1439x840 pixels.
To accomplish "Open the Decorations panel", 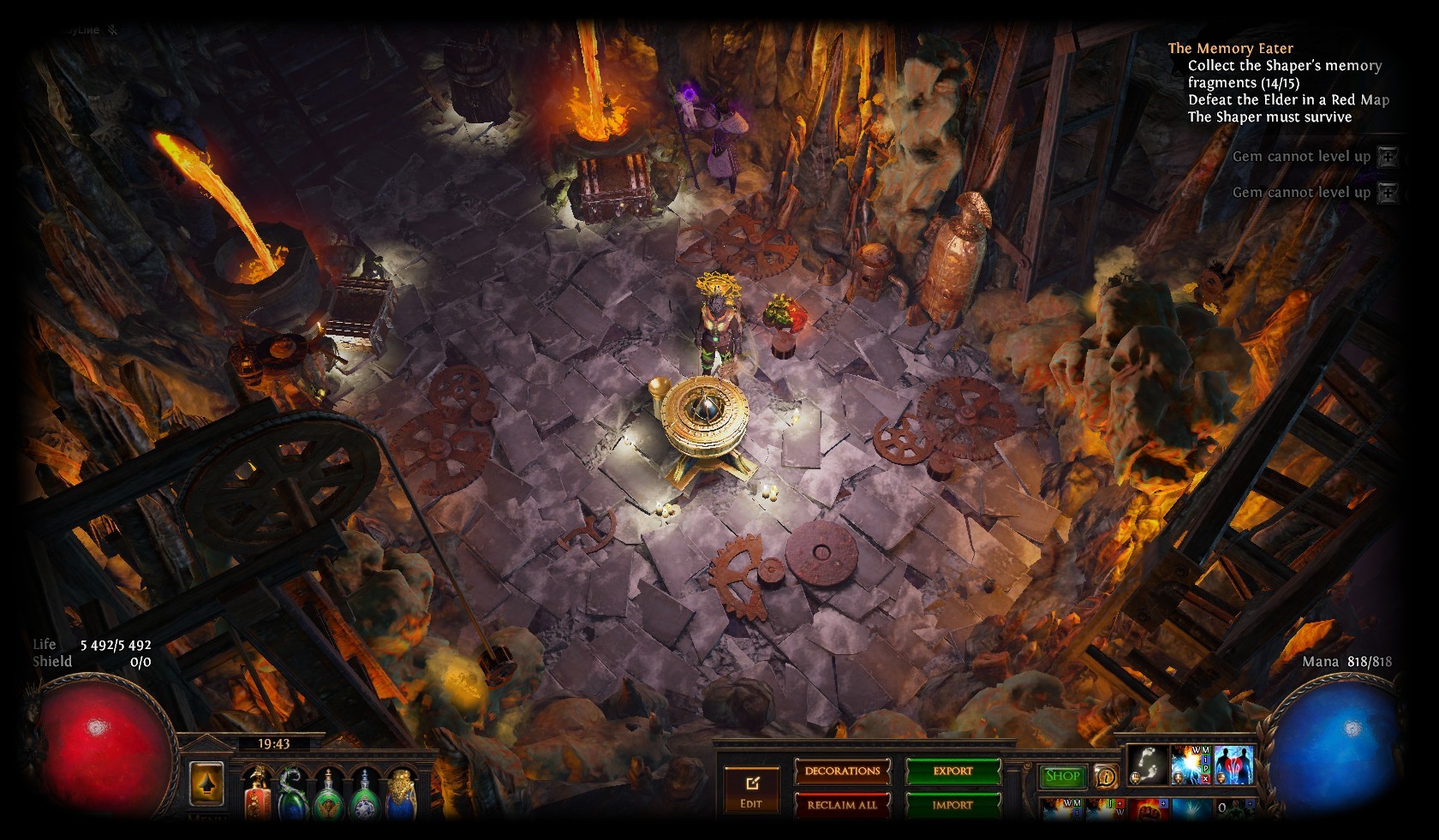I will [842, 771].
